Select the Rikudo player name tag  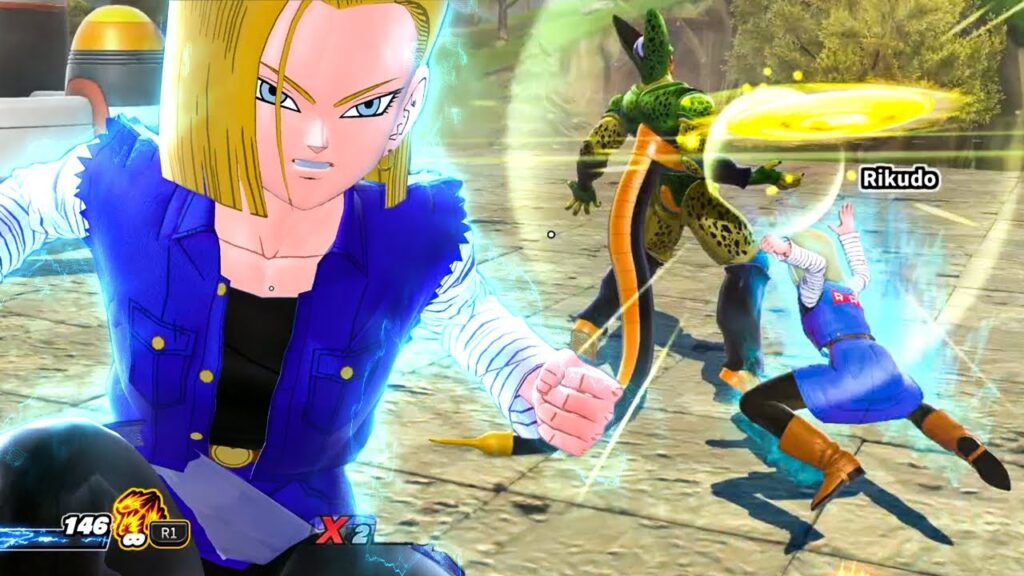899,179
